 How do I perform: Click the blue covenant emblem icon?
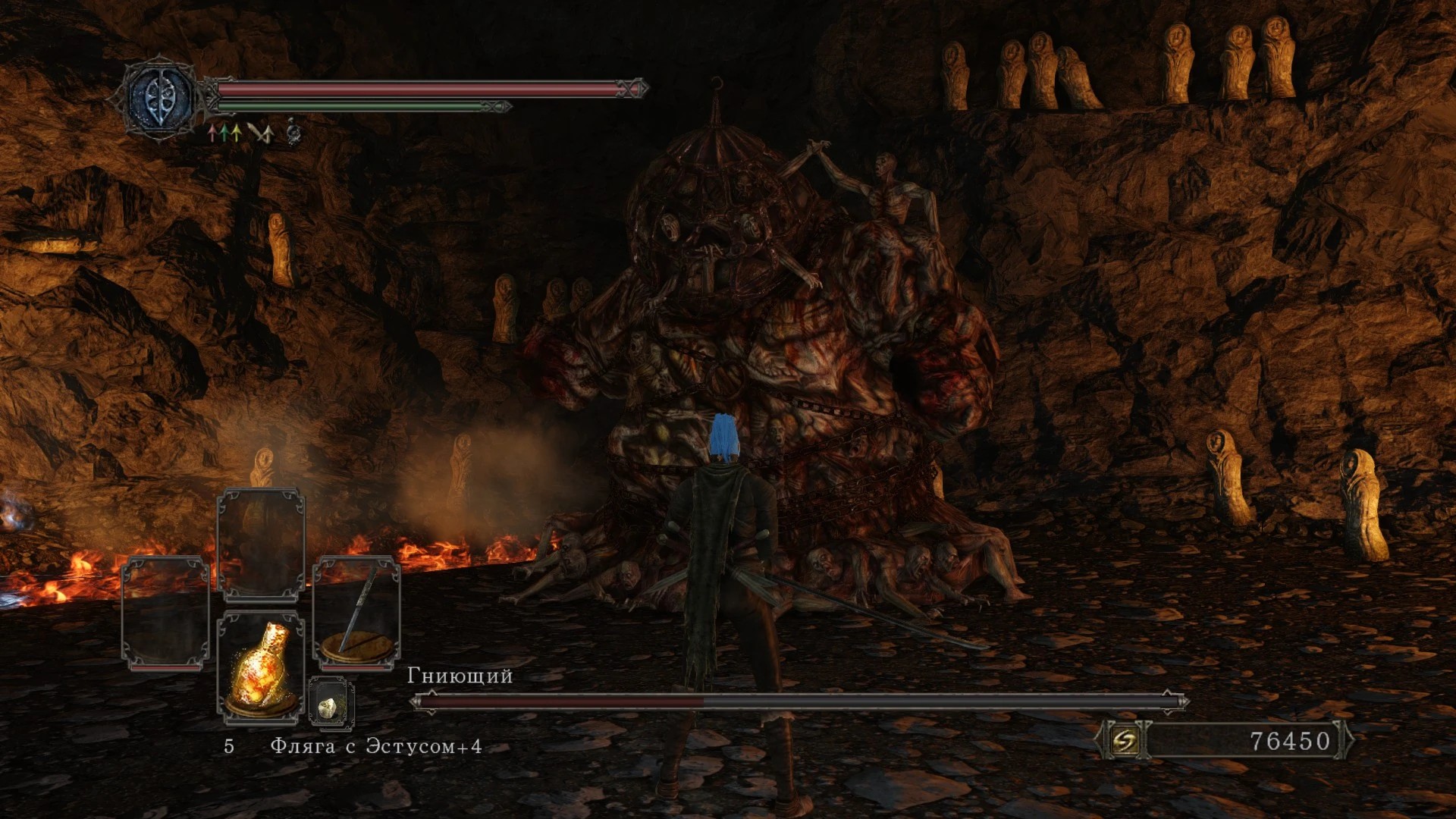[x=161, y=99]
